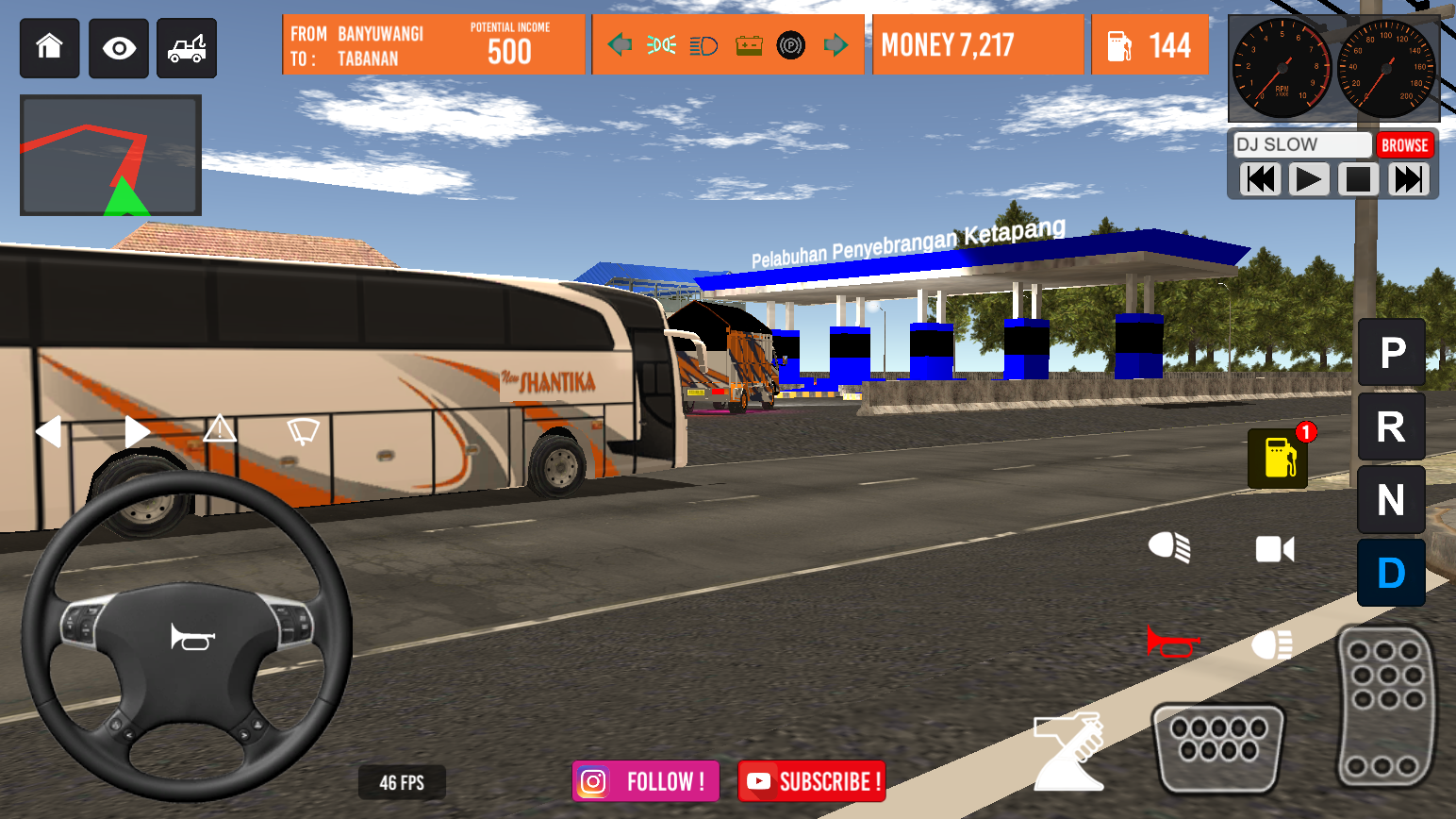Shift into Drive gear
1456x819 pixels.
coord(1391,572)
